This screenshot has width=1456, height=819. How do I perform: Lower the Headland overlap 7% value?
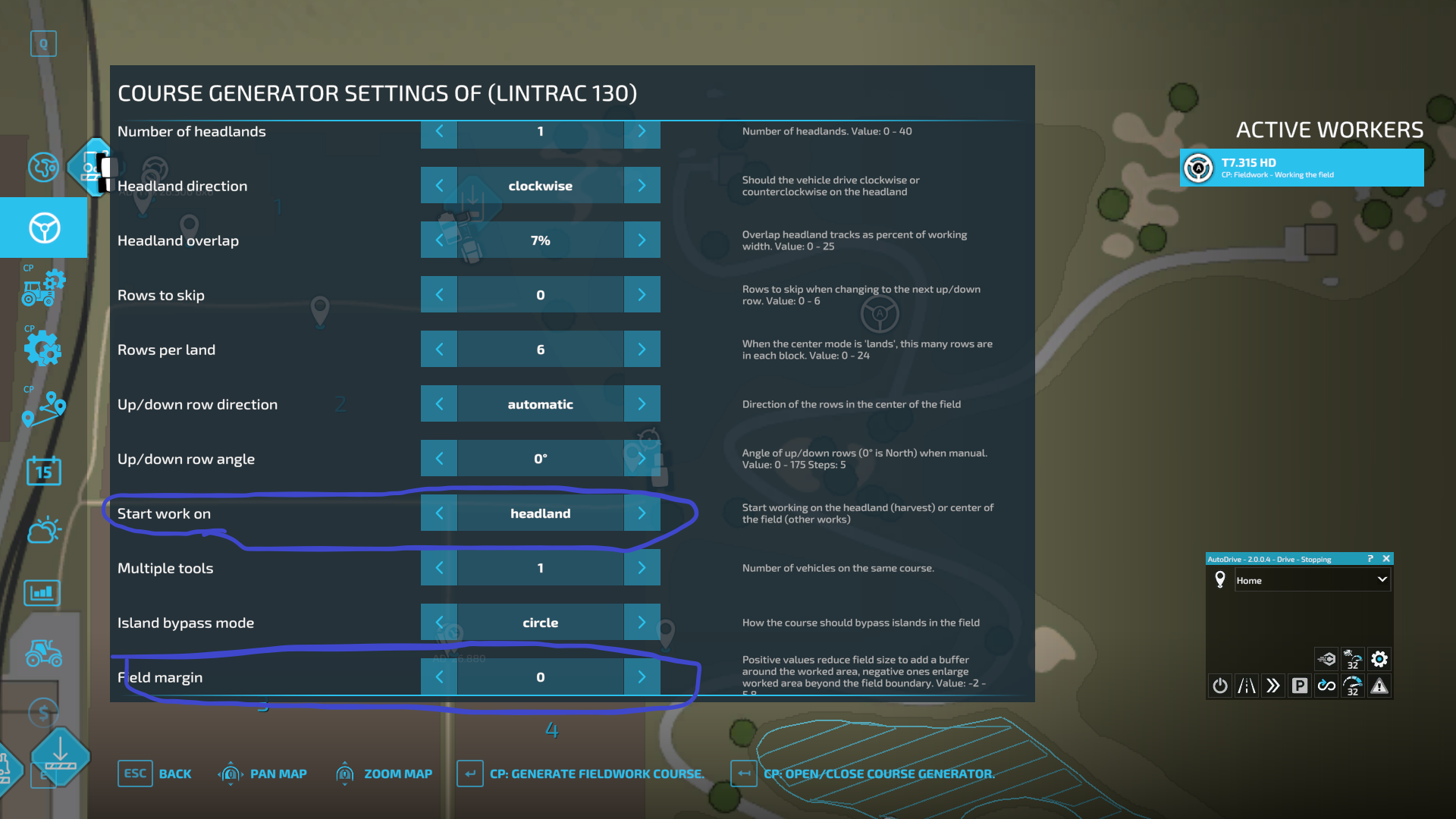pyautogui.click(x=439, y=240)
